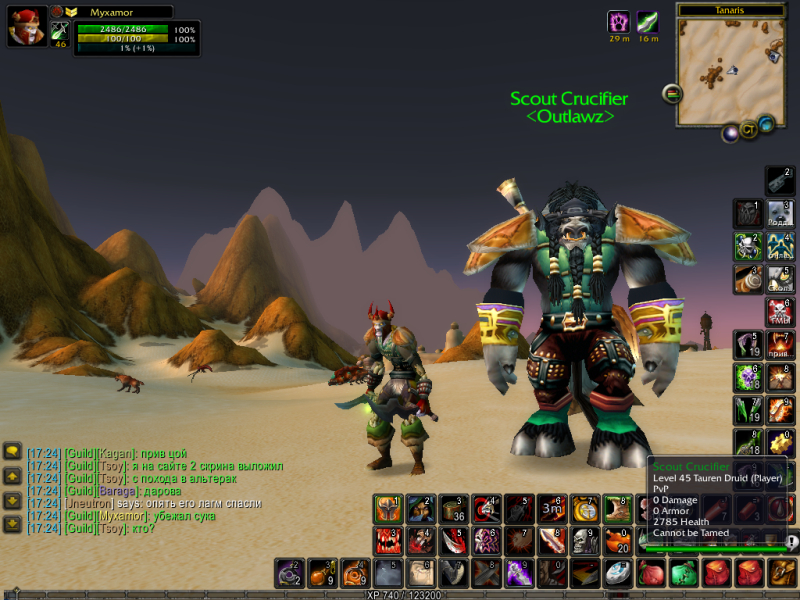
Task: Select the green blade buff icon
Action: [648, 22]
